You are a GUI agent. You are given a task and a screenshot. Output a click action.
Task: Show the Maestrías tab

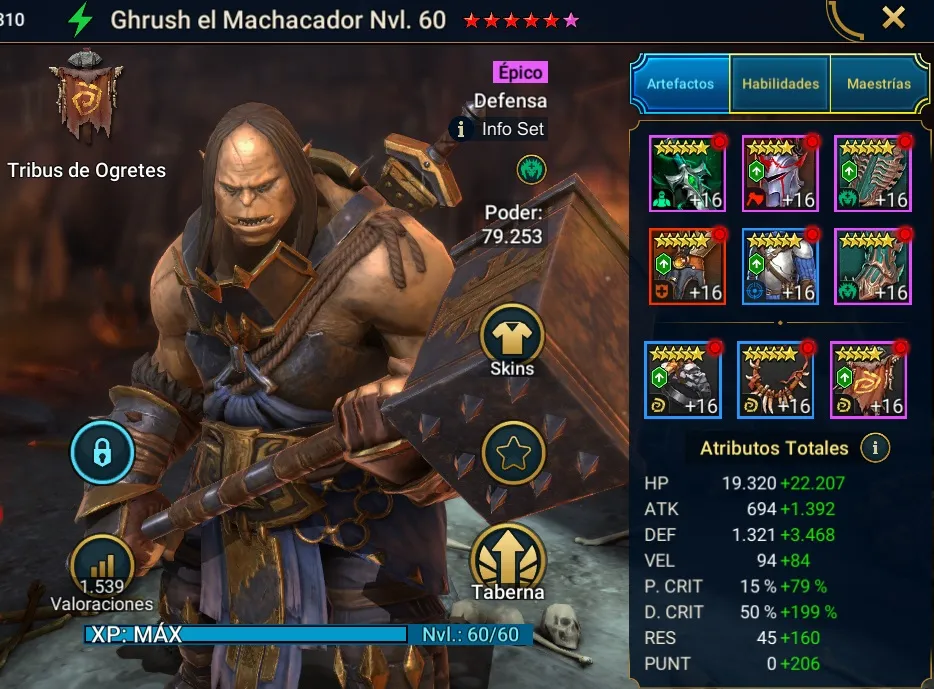(879, 84)
